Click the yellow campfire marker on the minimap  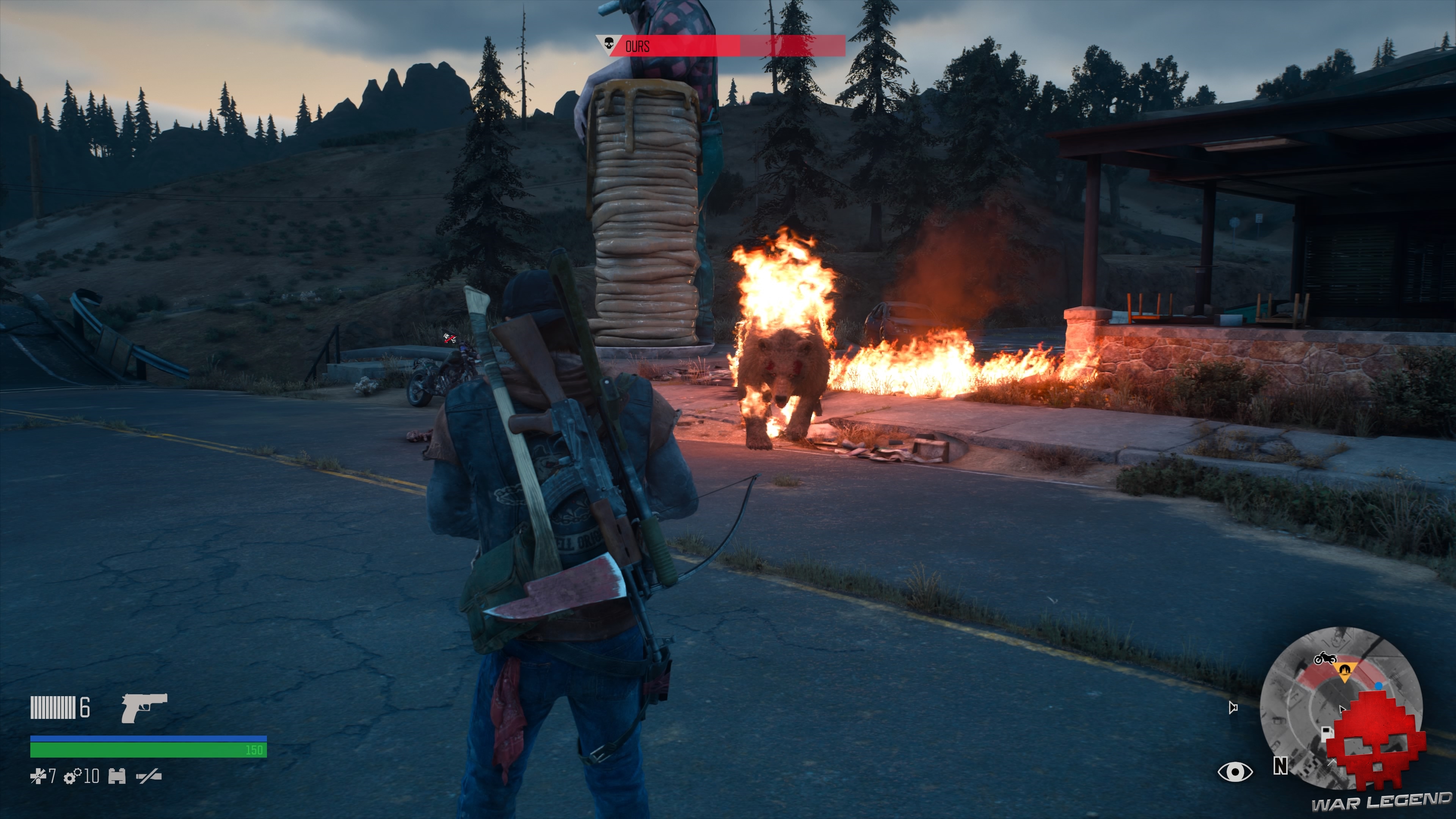pyautogui.click(x=1345, y=671)
